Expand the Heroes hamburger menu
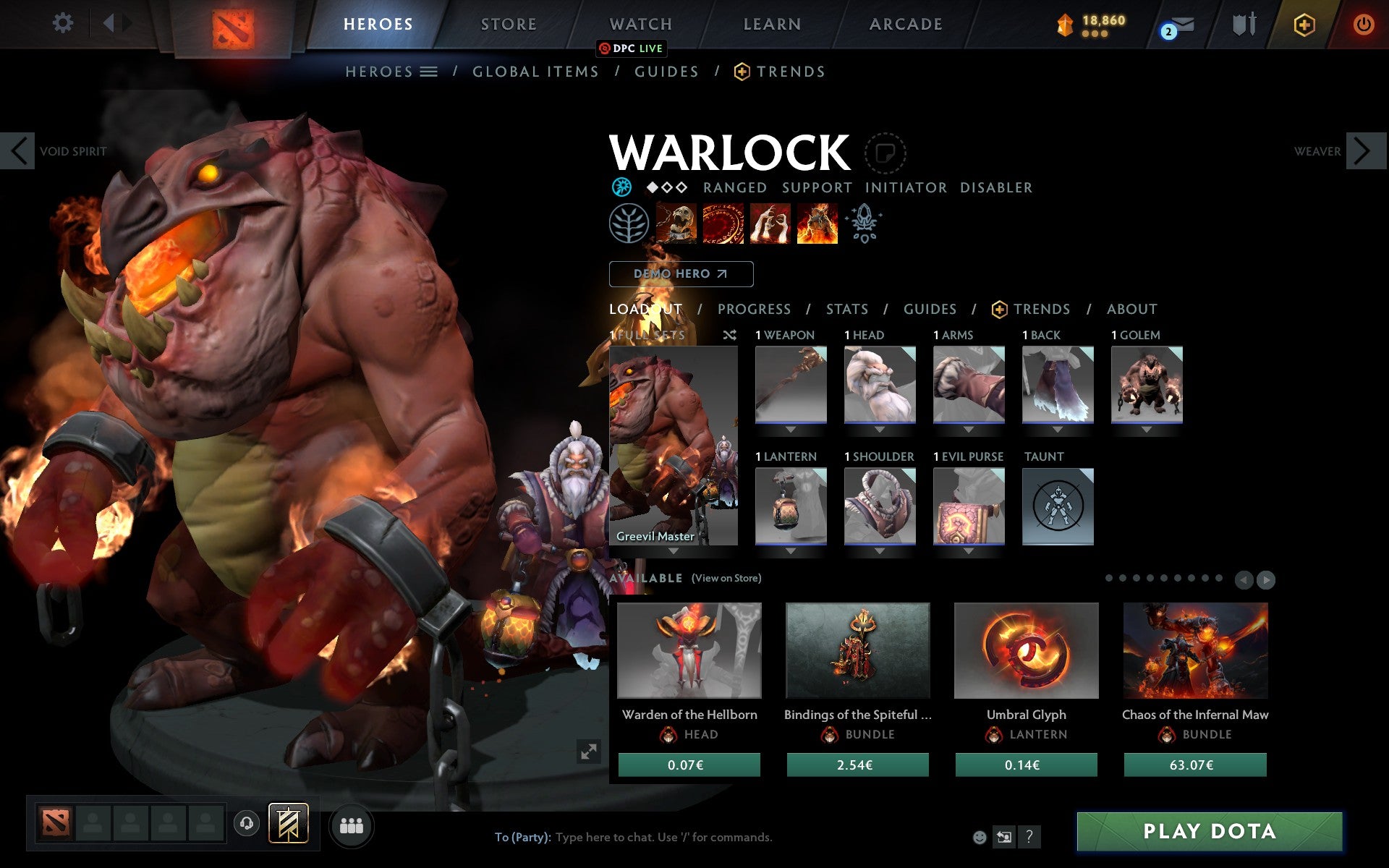1389x868 pixels. (428, 72)
